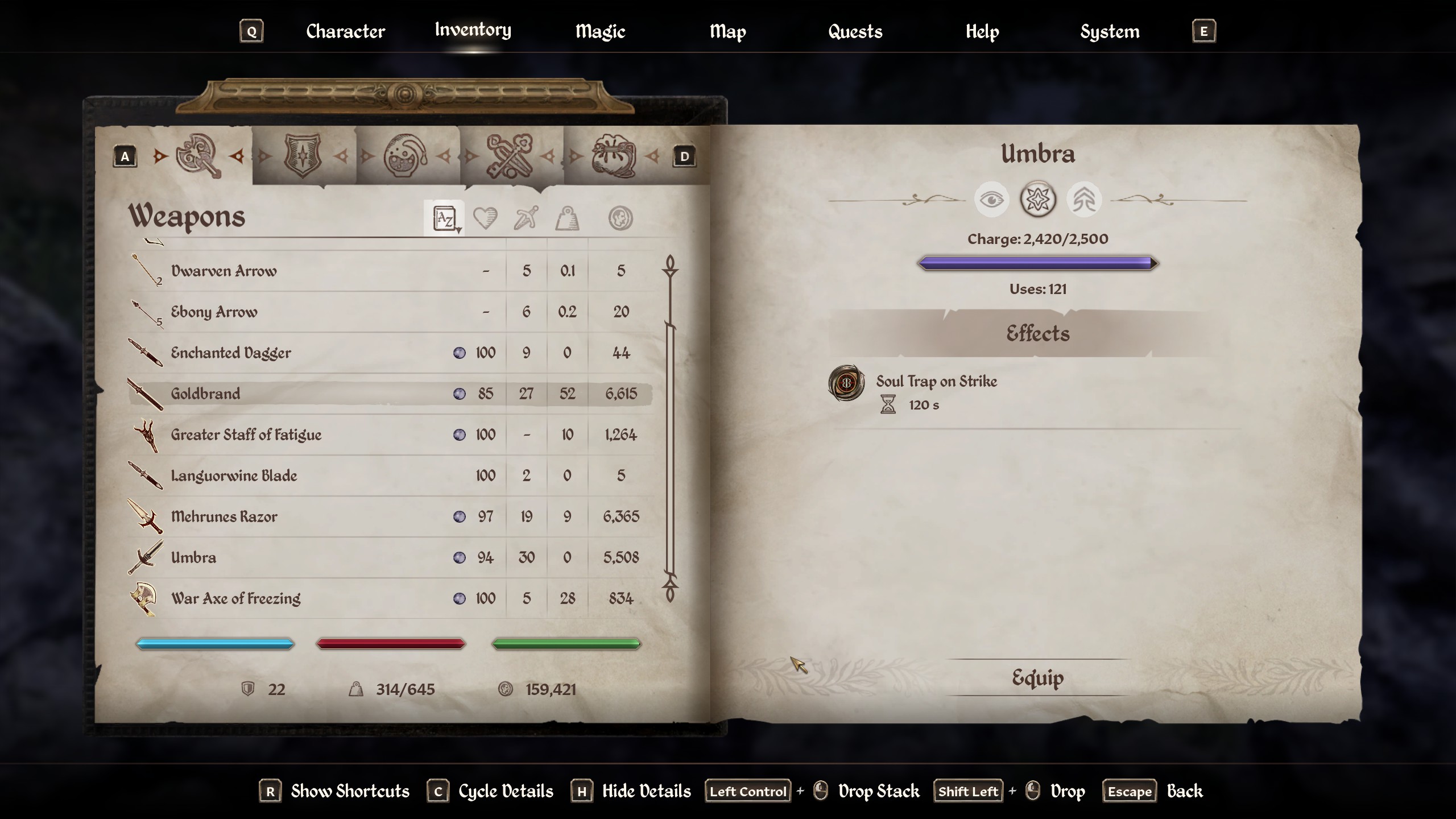Equip Umbra
This screenshot has height=819, width=1456.
point(1037,677)
